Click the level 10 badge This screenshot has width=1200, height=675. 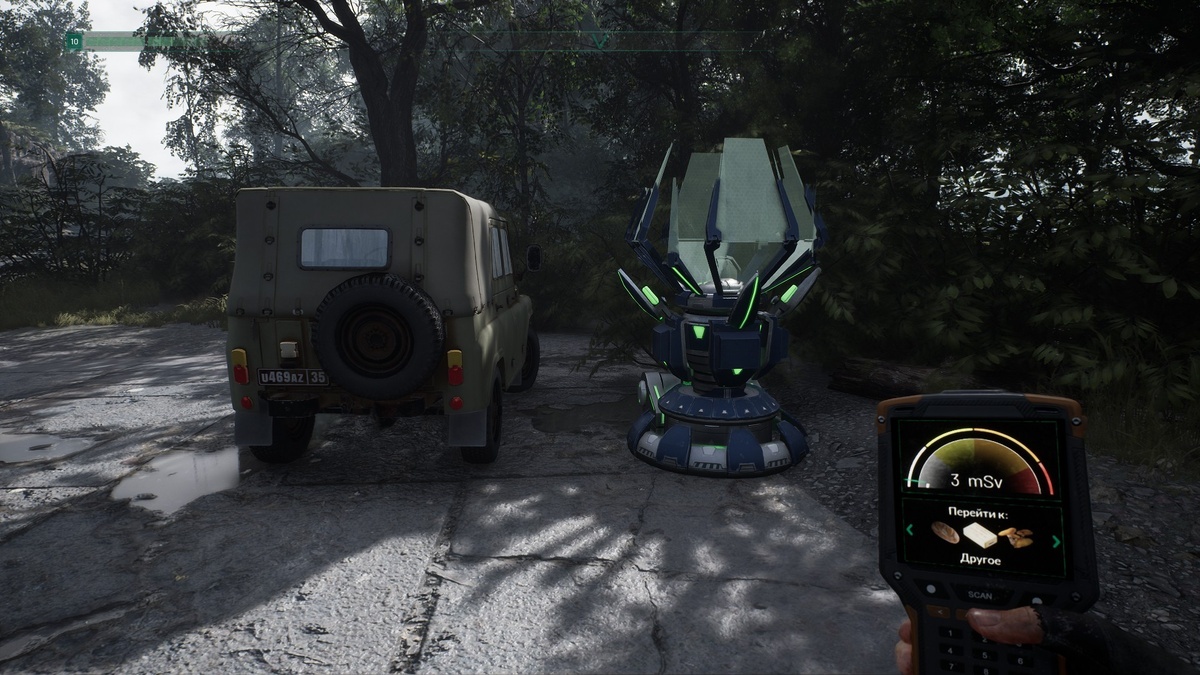[x=73, y=41]
